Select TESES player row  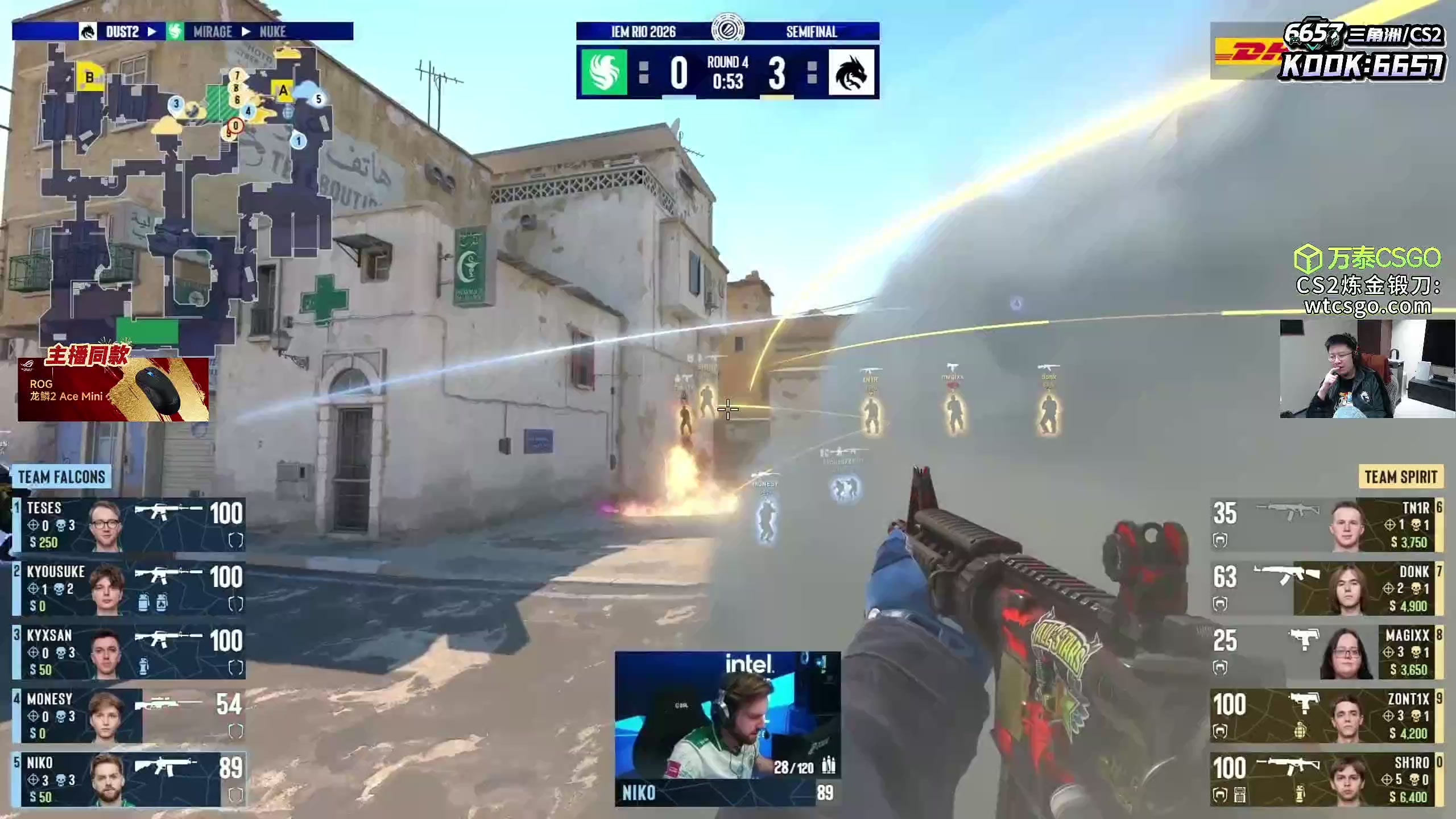129,524
